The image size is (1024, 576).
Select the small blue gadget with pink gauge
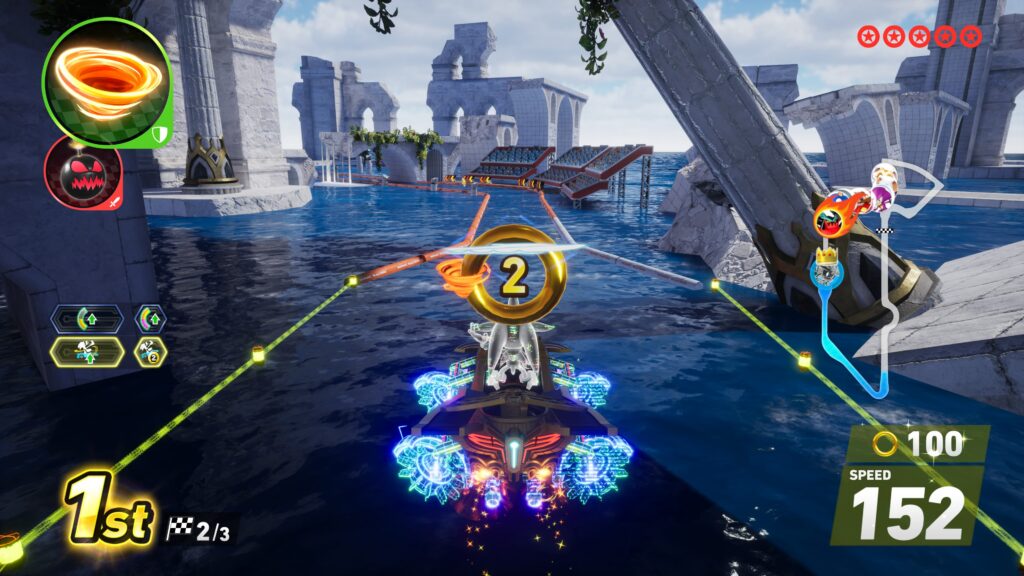(151, 319)
